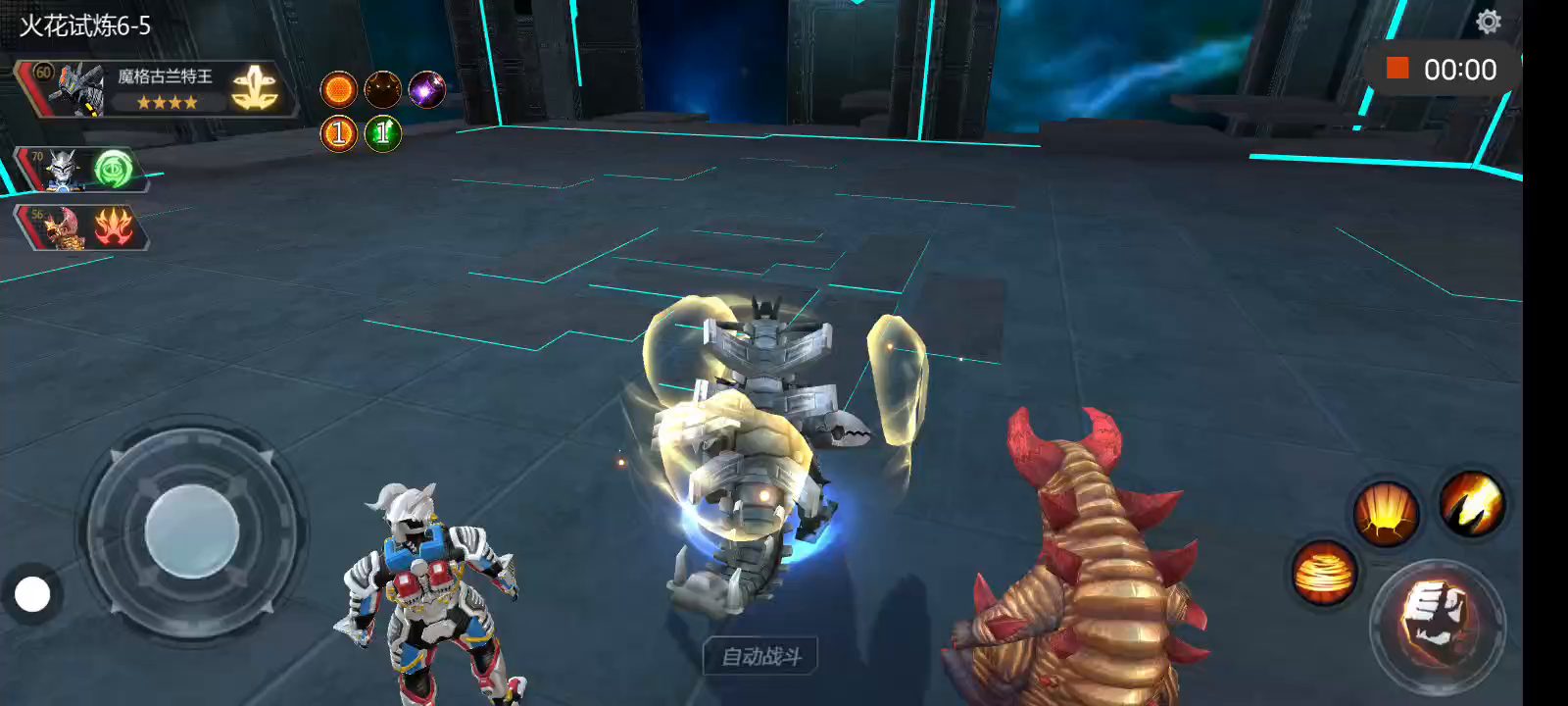
Task: Switch to the level 56 red monster
Action: (61, 228)
